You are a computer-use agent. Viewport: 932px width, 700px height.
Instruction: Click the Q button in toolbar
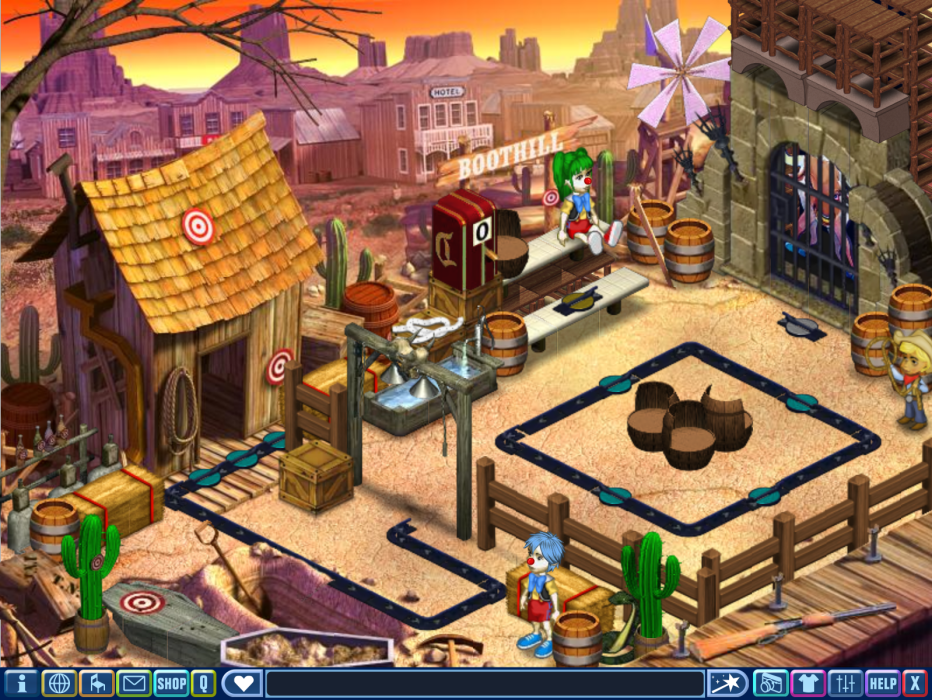[x=203, y=684]
